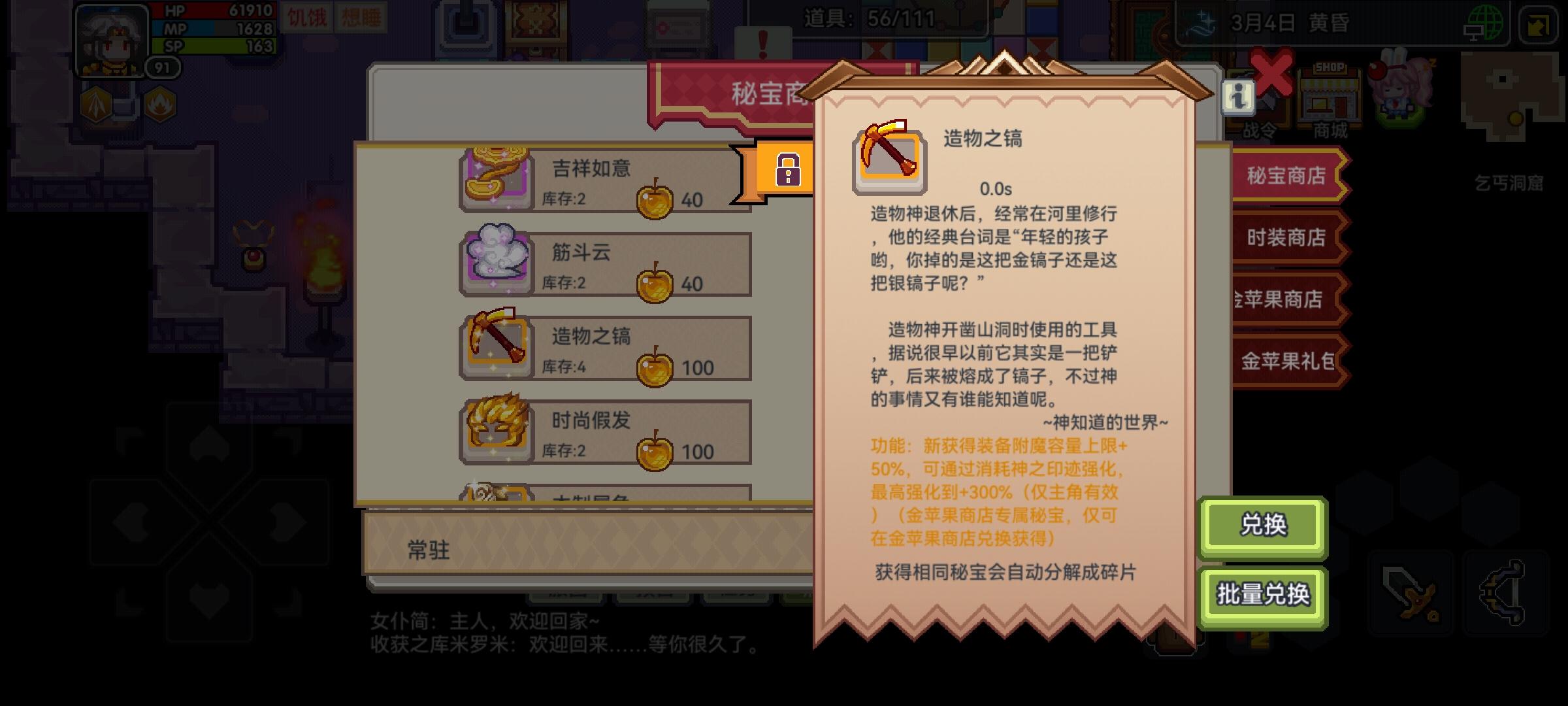Tap the golden apple icon next to 造物之镐 price

[655, 370]
